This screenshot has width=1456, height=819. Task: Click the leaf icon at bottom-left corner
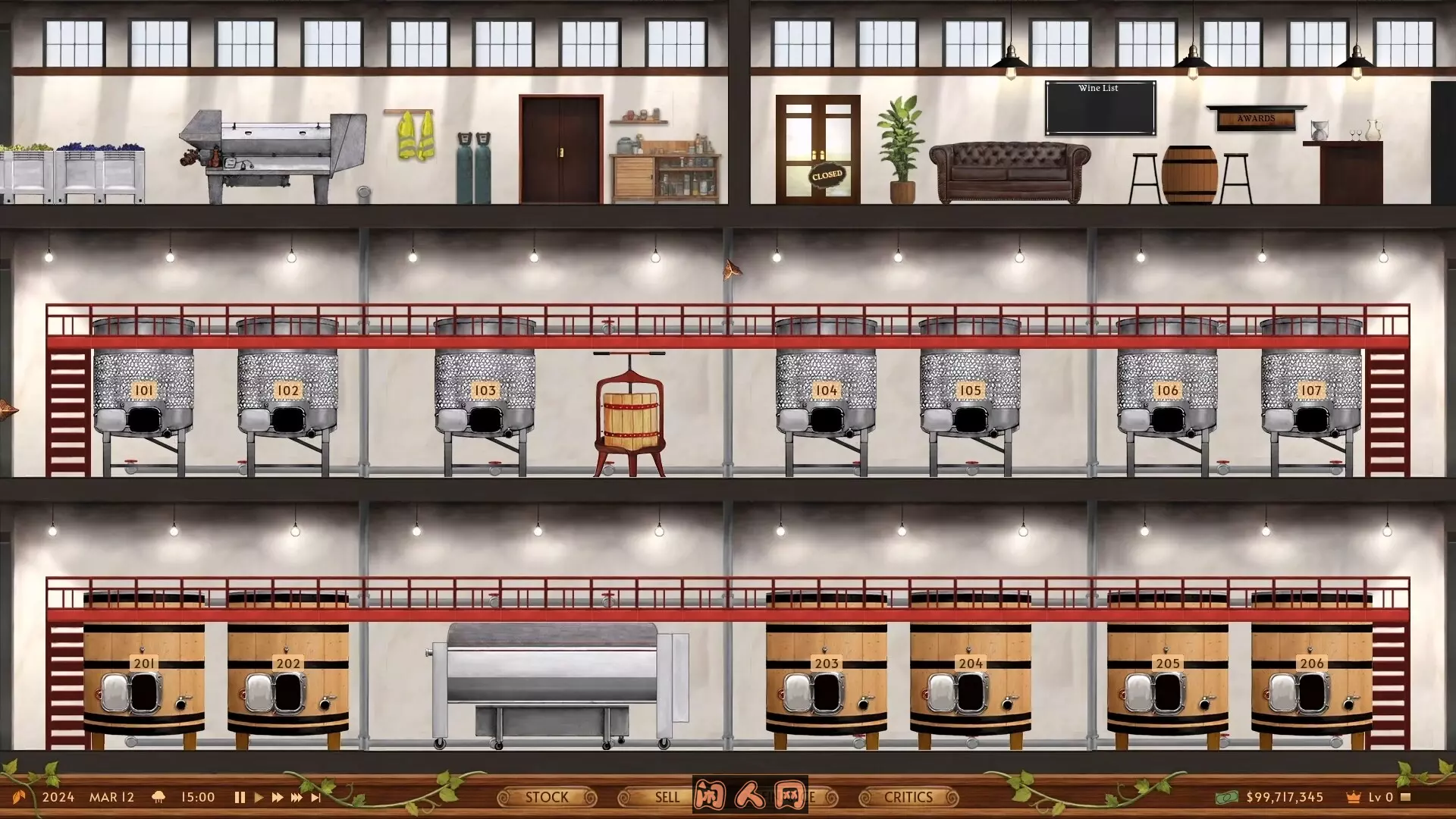[x=19, y=796]
